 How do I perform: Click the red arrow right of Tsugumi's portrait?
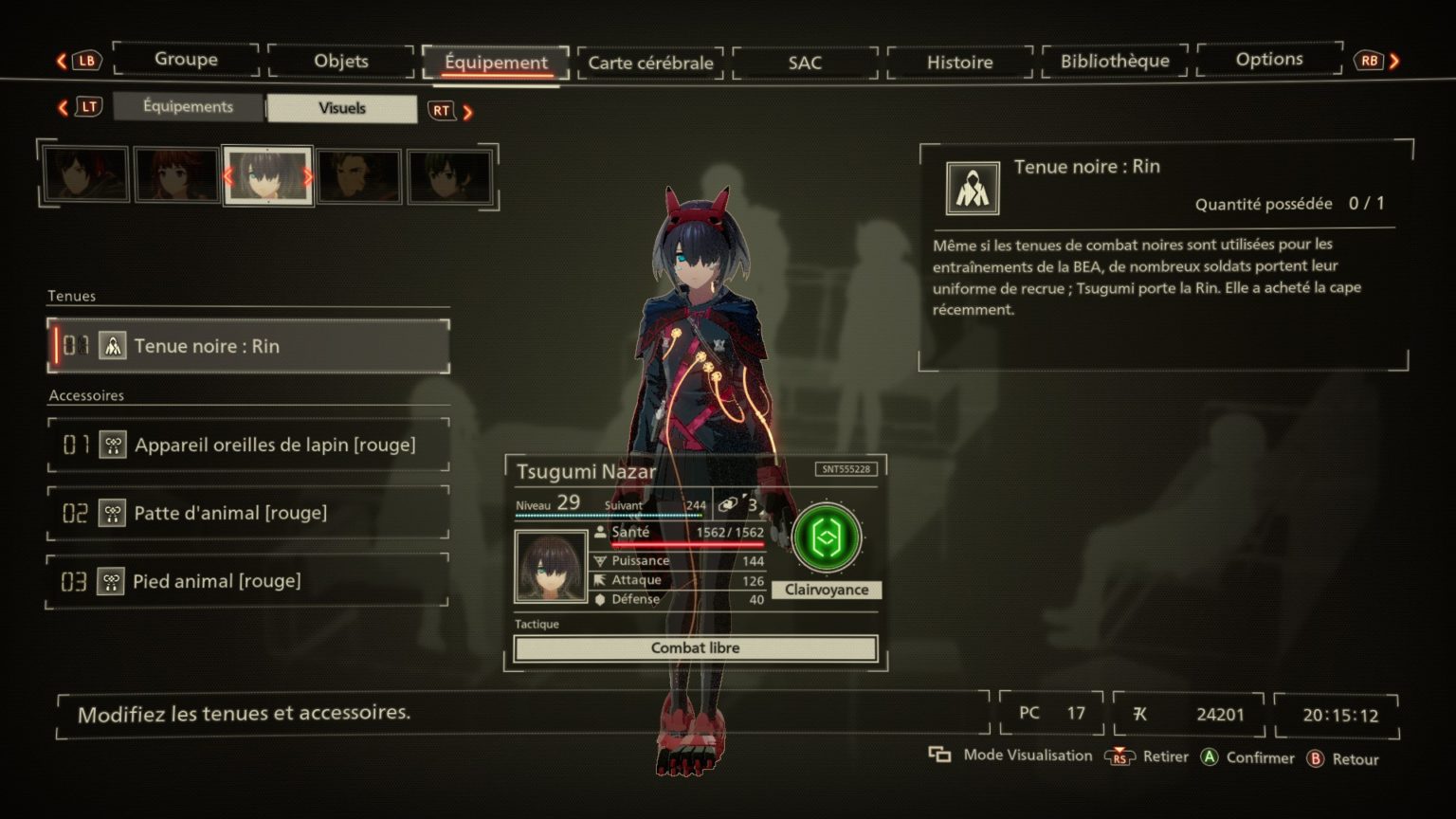pos(307,176)
